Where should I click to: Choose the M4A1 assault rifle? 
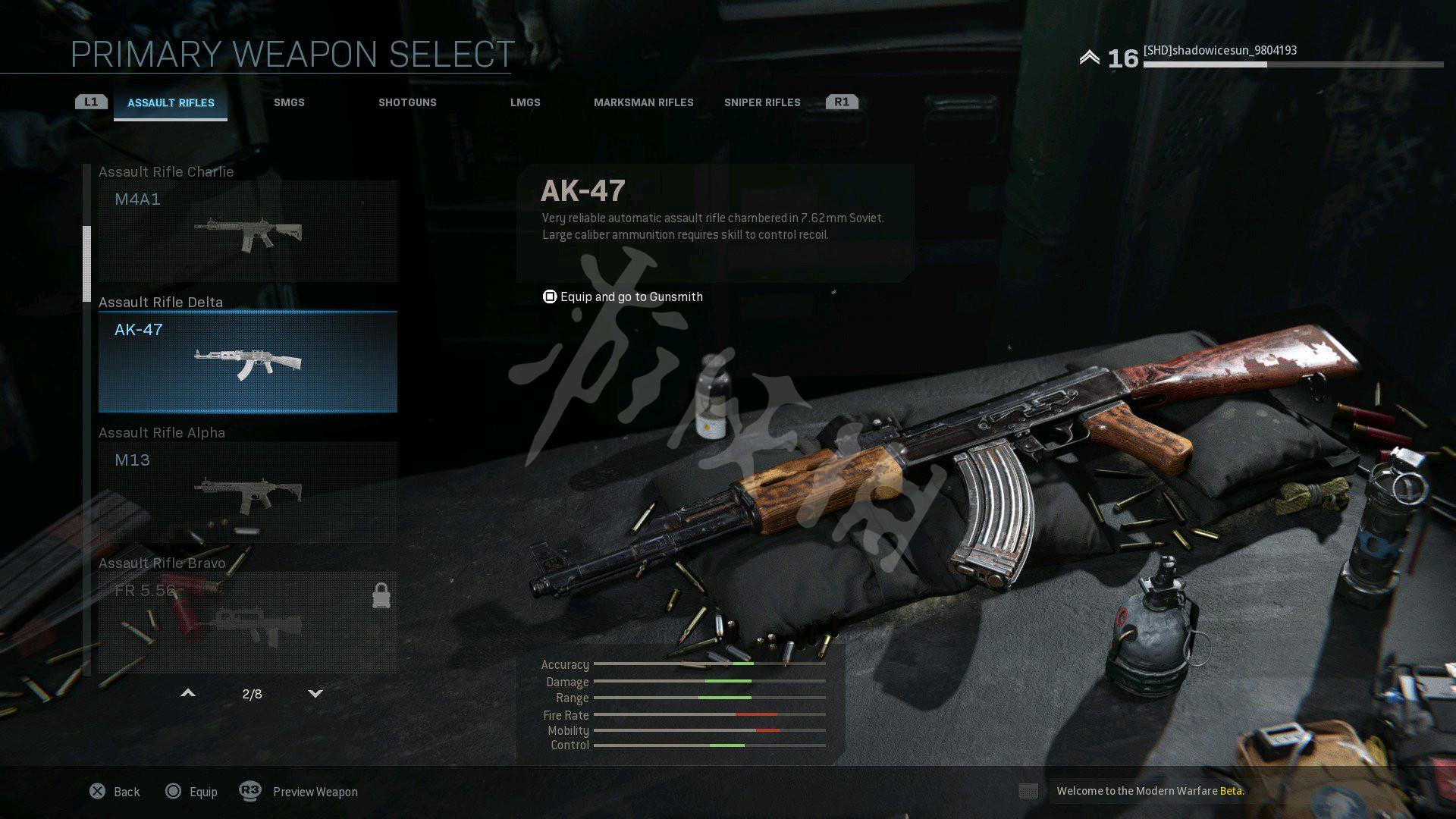coord(247,231)
